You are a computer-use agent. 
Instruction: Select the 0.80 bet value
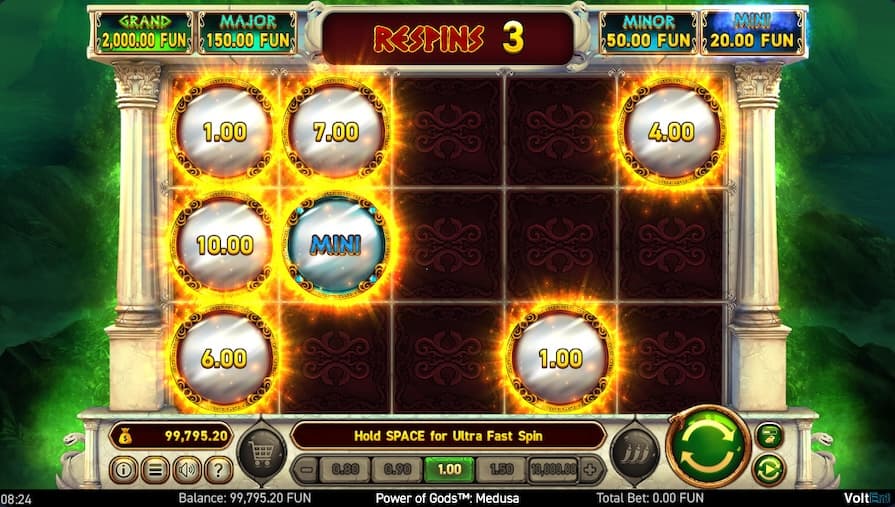(x=345, y=469)
